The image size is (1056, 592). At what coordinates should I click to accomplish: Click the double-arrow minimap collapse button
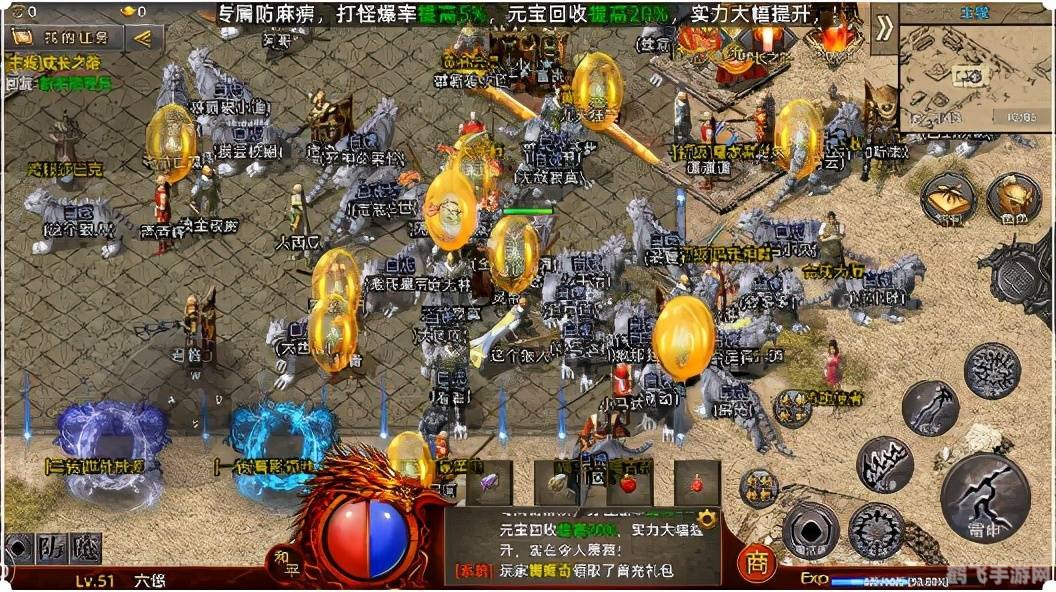point(884,27)
